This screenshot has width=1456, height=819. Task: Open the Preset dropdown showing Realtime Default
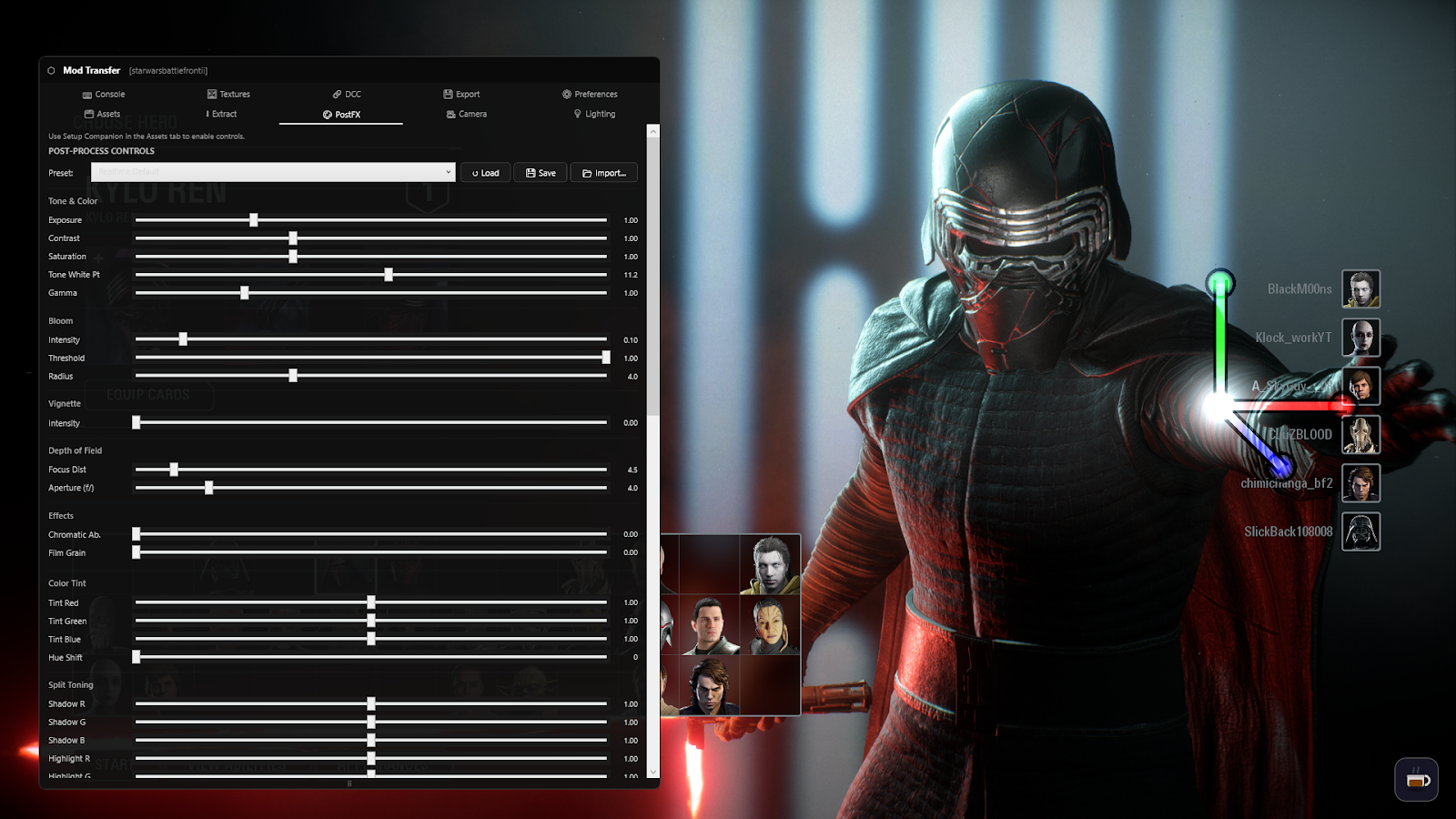(273, 172)
